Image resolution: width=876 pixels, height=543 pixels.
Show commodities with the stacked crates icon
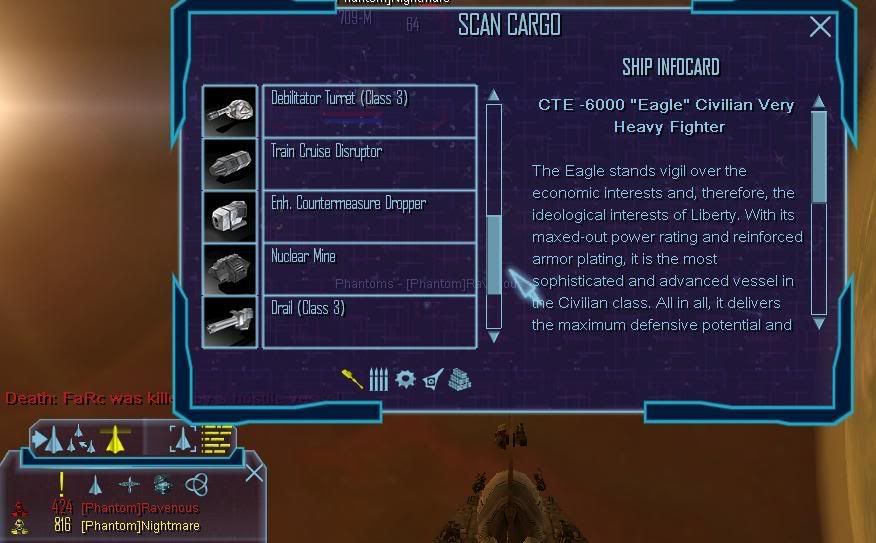coord(458,379)
